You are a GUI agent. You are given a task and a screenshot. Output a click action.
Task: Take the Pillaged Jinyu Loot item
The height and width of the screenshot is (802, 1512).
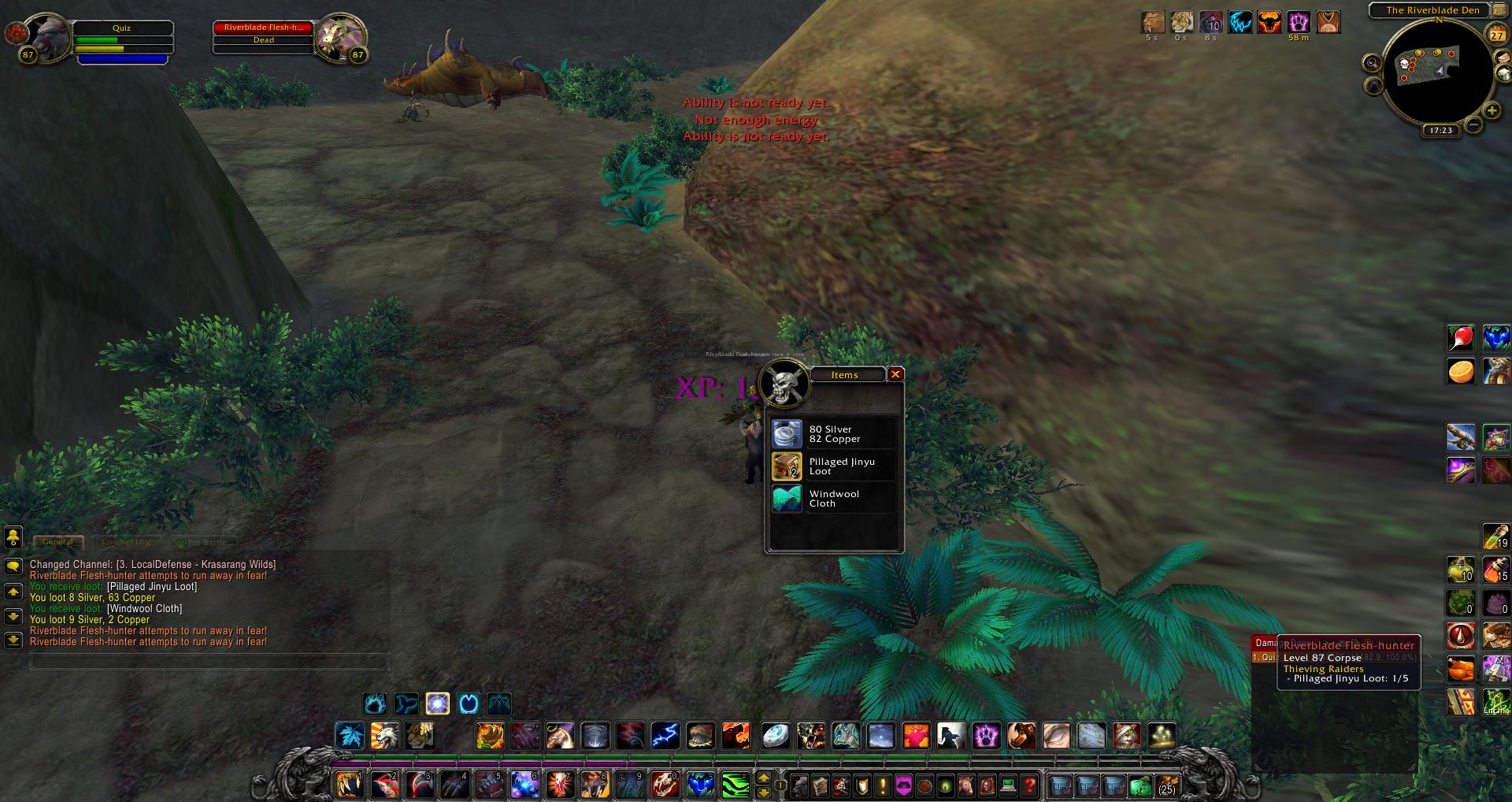(x=787, y=466)
